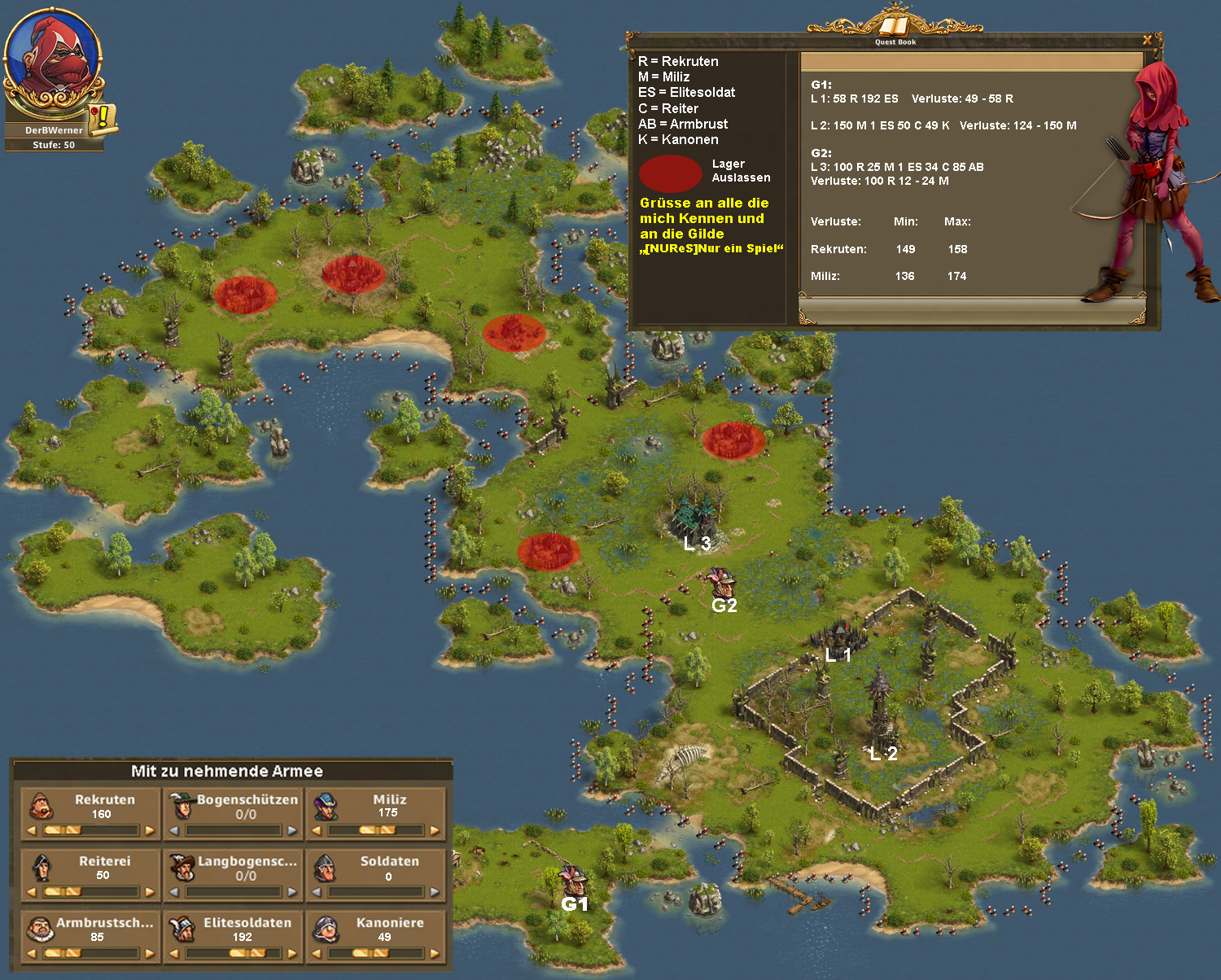Screen dimensions: 1221x980
Task: Click the Elitesoldaten amount slider bar
Action: click(x=233, y=953)
